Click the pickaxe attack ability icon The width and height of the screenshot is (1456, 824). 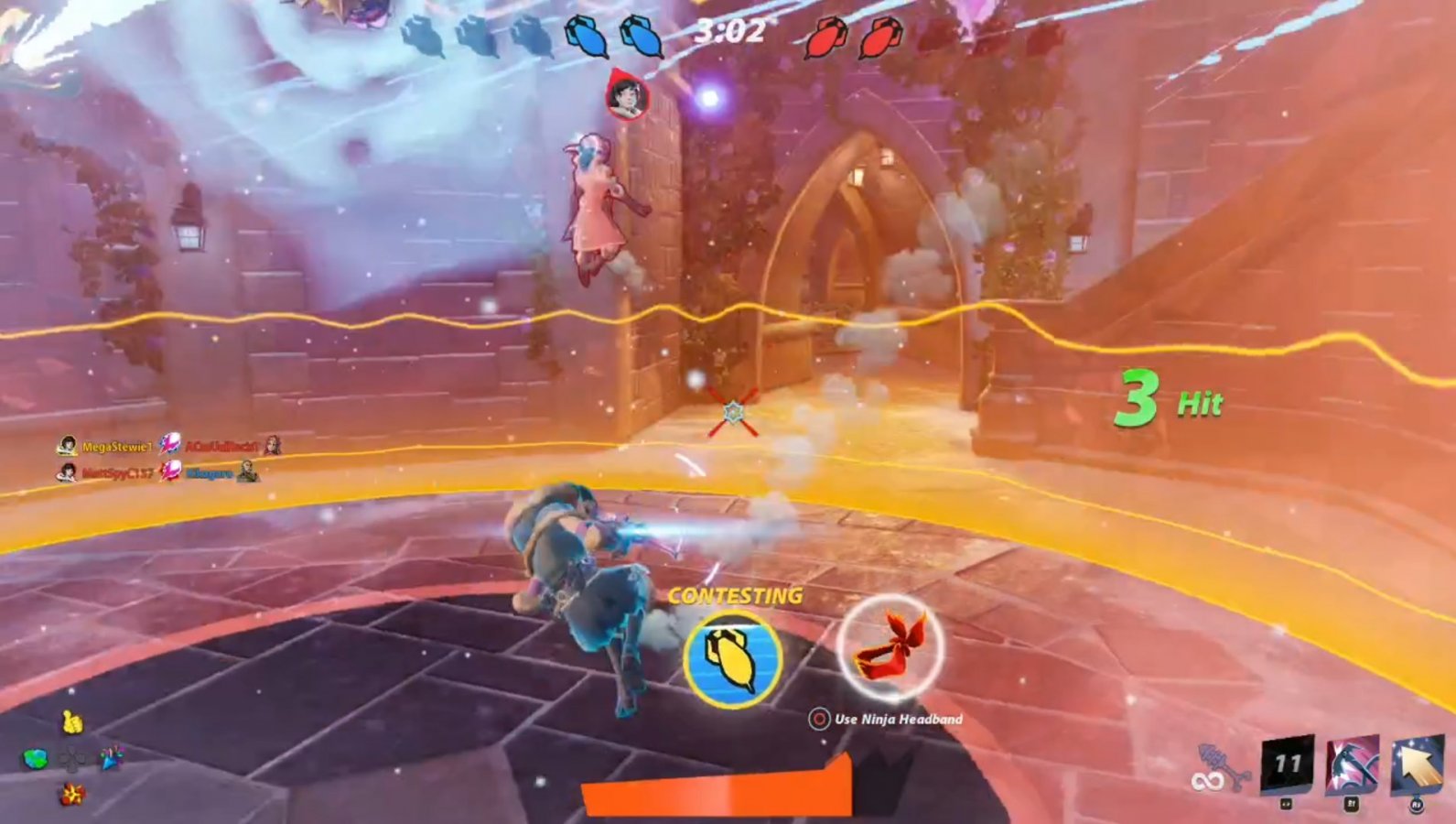pyautogui.click(x=1353, y=765)
